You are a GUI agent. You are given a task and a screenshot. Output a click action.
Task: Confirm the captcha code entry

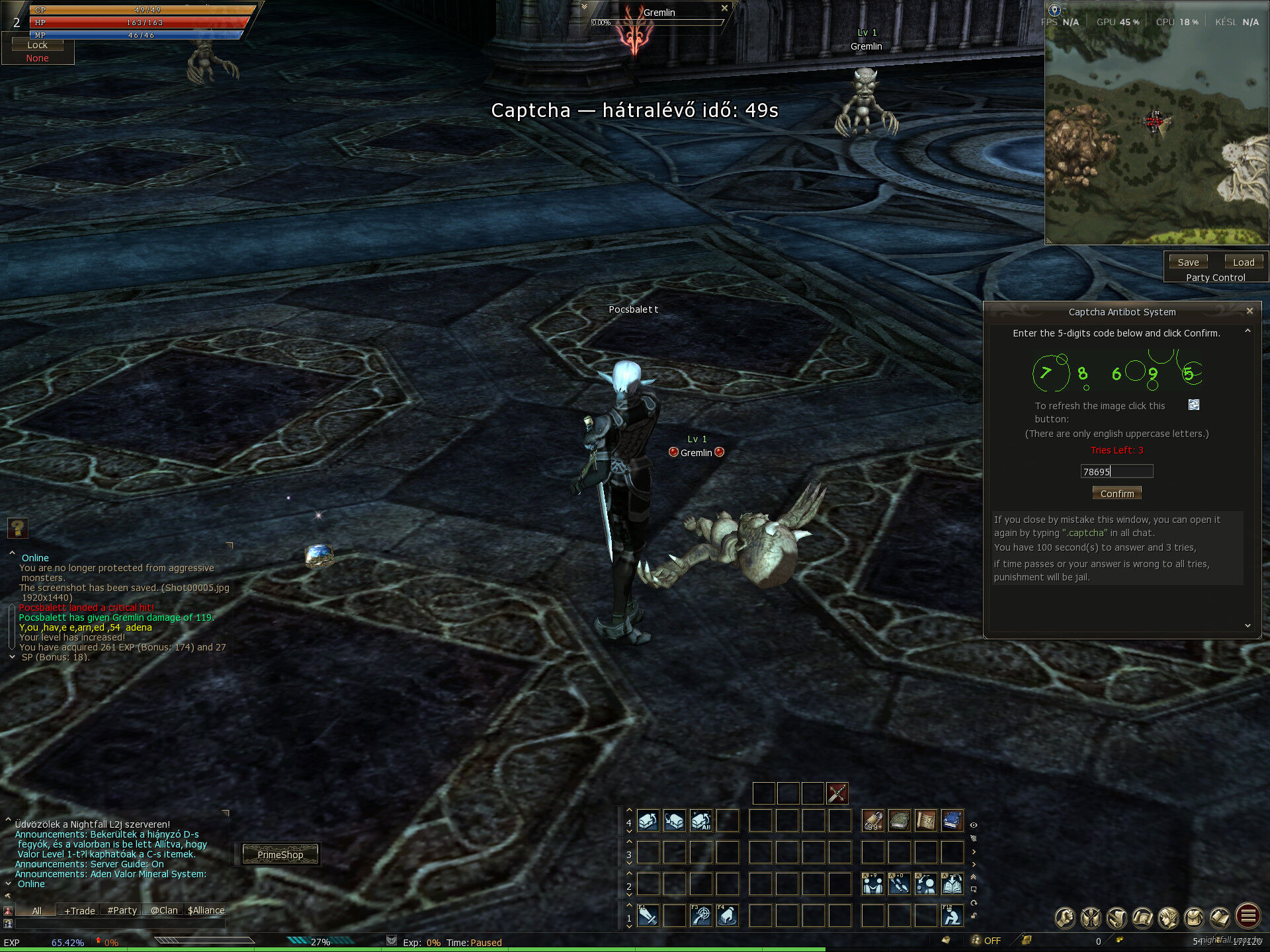[x=1117, y=493]
